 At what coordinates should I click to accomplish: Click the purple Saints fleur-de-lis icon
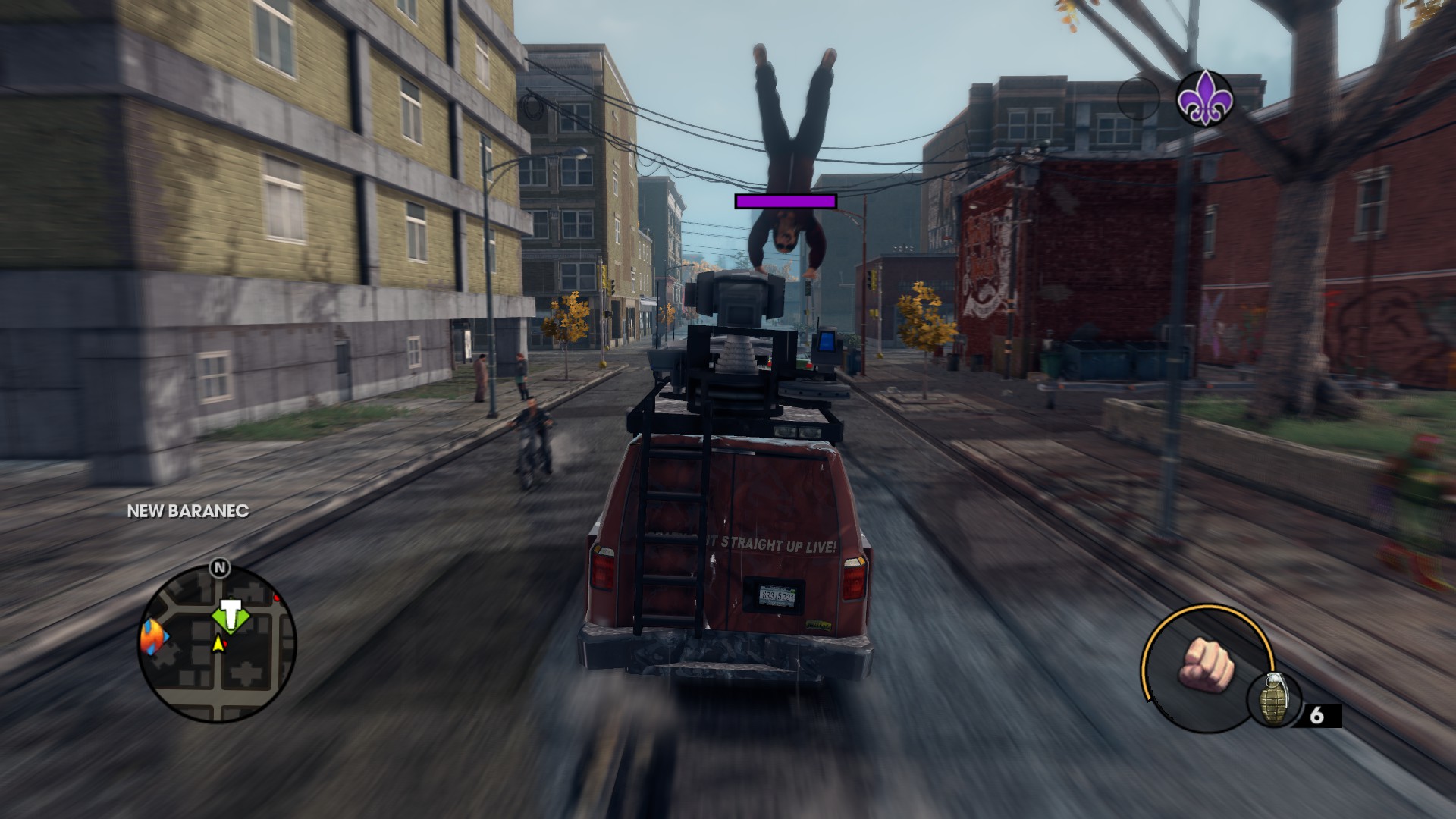1205,99
